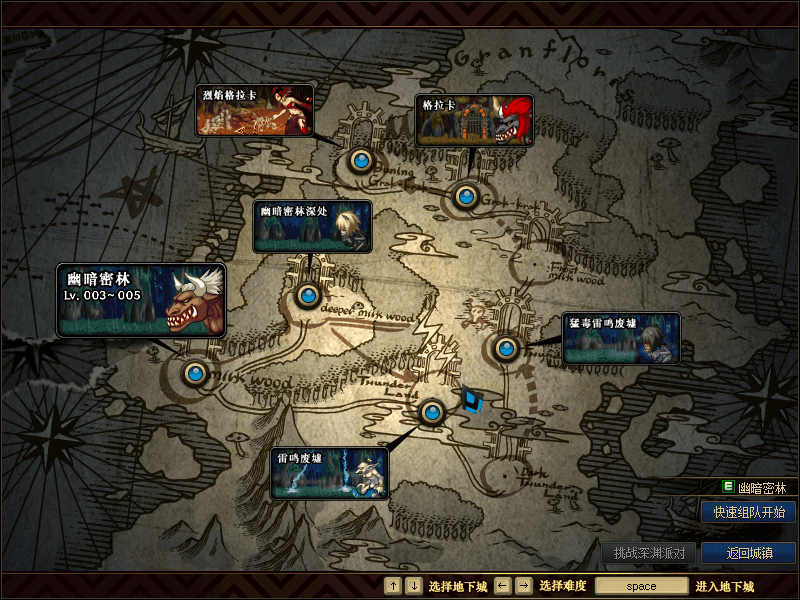Select the 雷鸣废墟 dungeon thumbnail
This screenshot has width=800, height=600.
(x=330, y=473)
